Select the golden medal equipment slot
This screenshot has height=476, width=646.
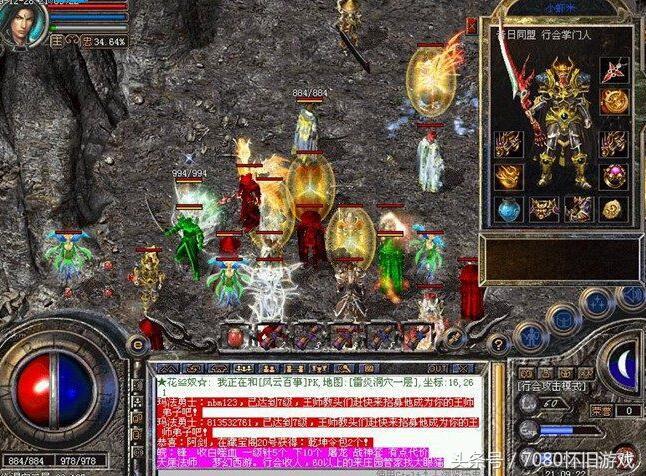click(x=615, y=103)
